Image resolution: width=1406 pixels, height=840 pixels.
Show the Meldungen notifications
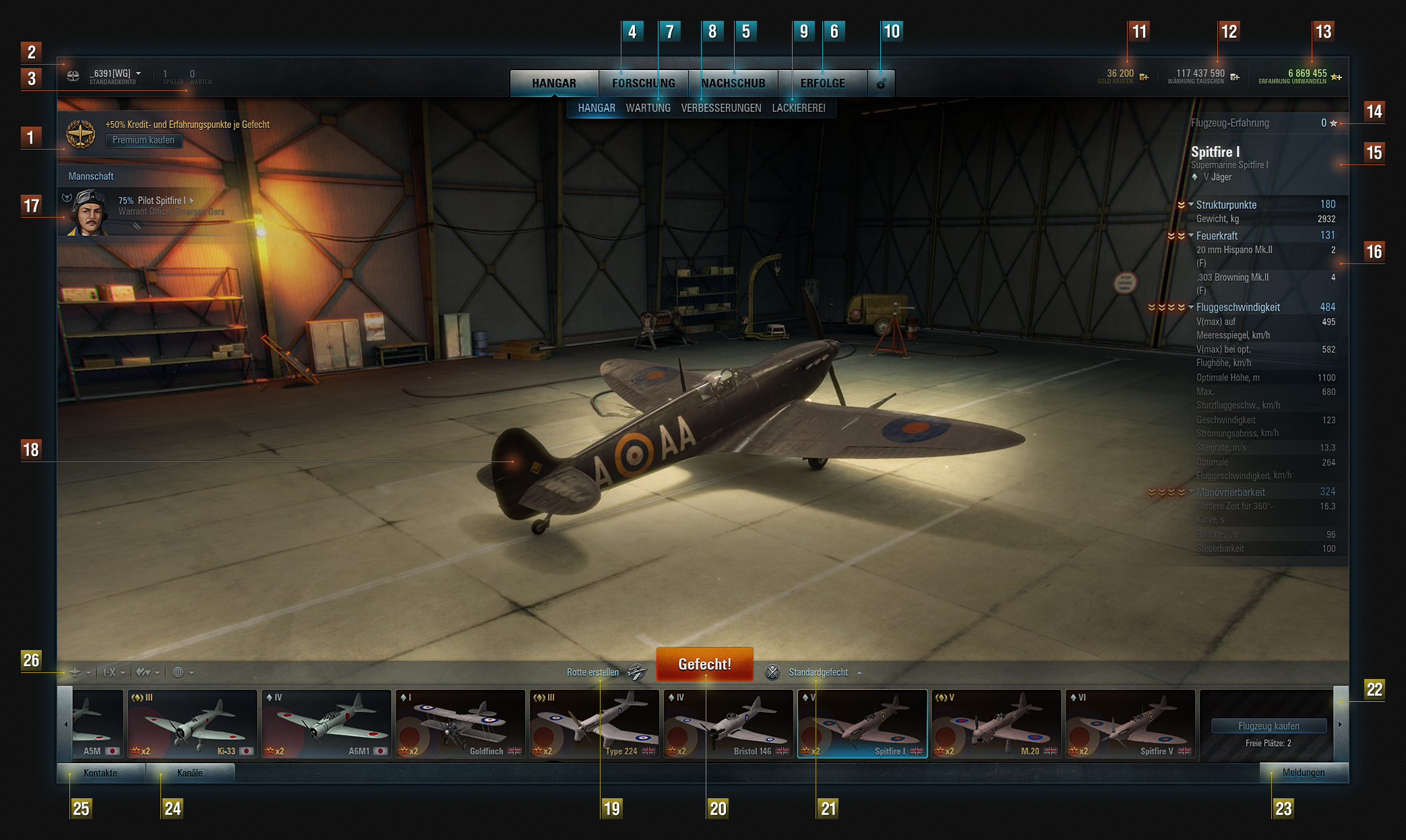tap(1303, 773)
